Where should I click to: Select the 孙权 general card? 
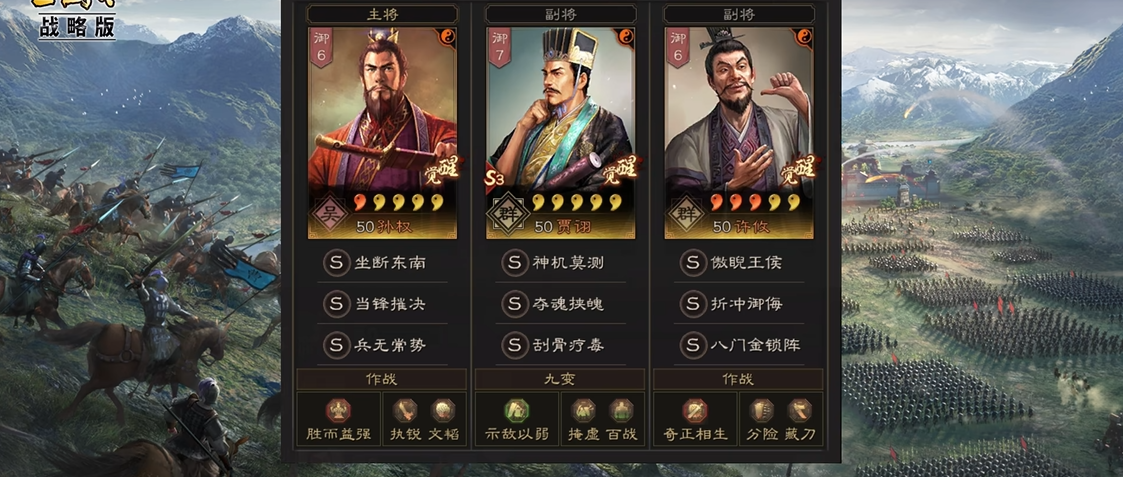click(382, 130)
